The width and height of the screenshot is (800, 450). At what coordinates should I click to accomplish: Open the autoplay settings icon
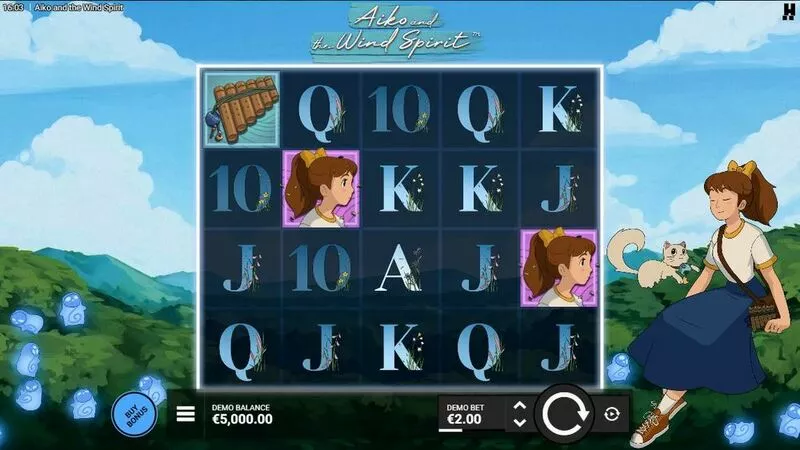pos(611,414)
